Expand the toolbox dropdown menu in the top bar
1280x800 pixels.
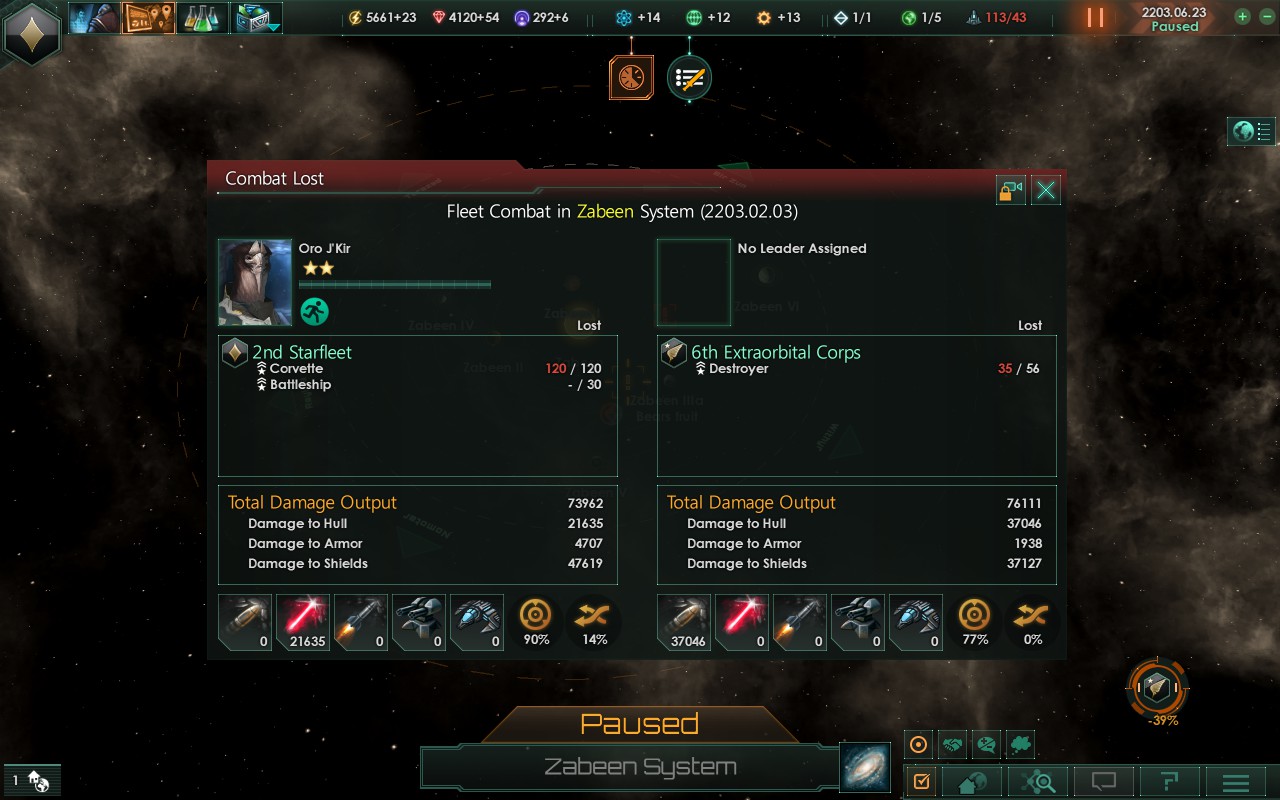pos(257,17)
